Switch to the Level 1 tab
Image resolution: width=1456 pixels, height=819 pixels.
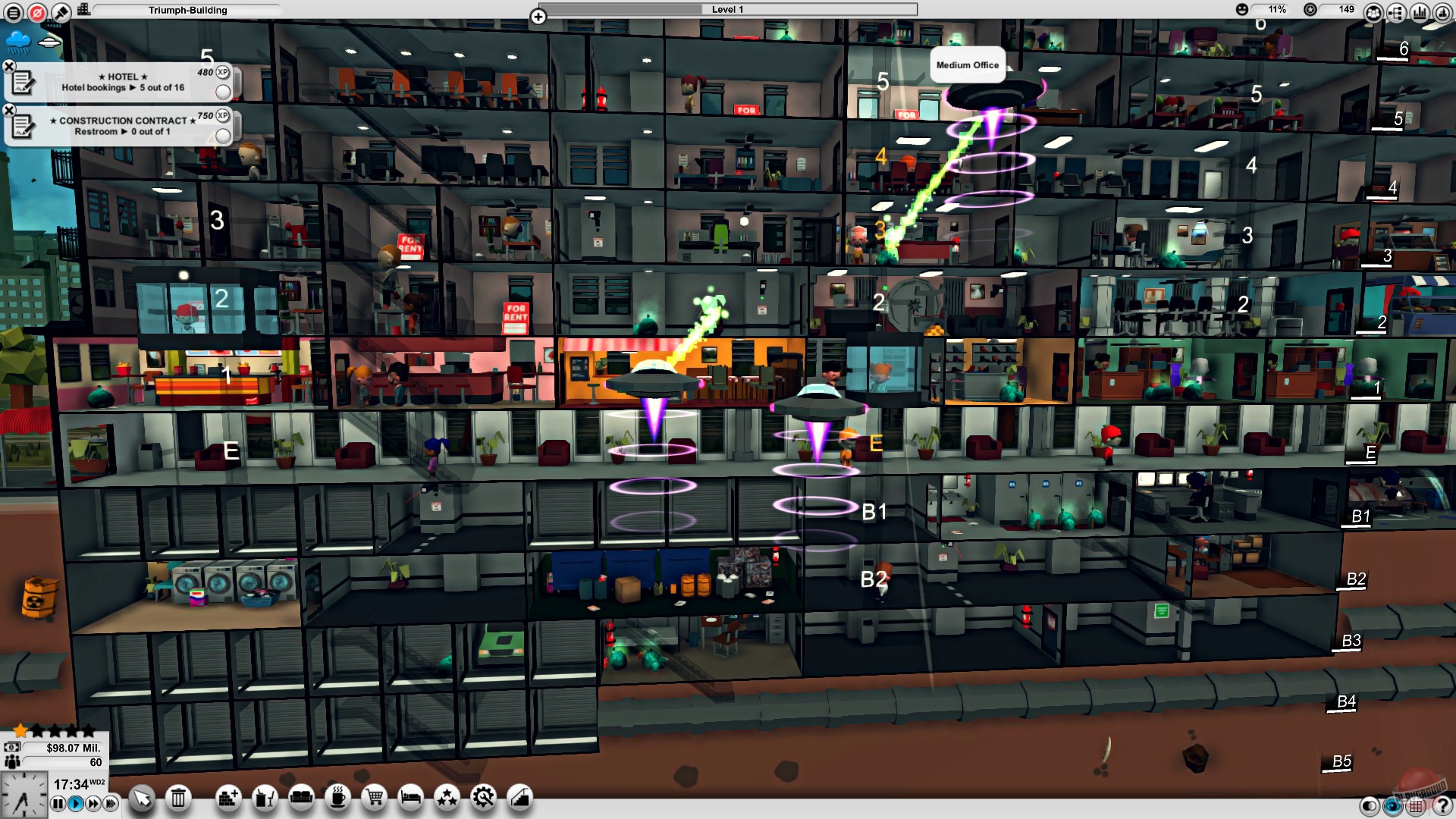(x=728, y=10)
